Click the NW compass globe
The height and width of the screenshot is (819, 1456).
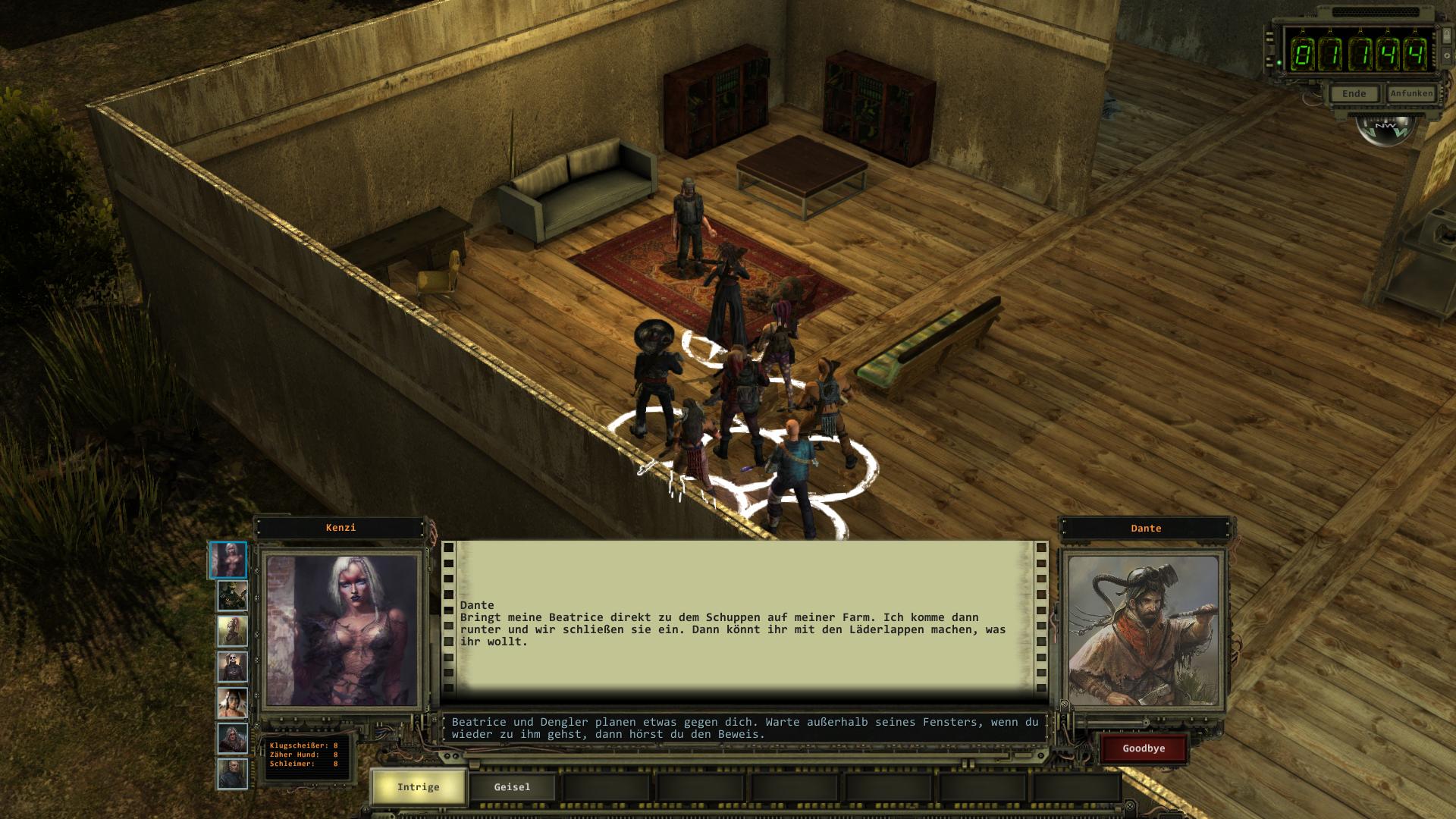[x=1385, y=127]
